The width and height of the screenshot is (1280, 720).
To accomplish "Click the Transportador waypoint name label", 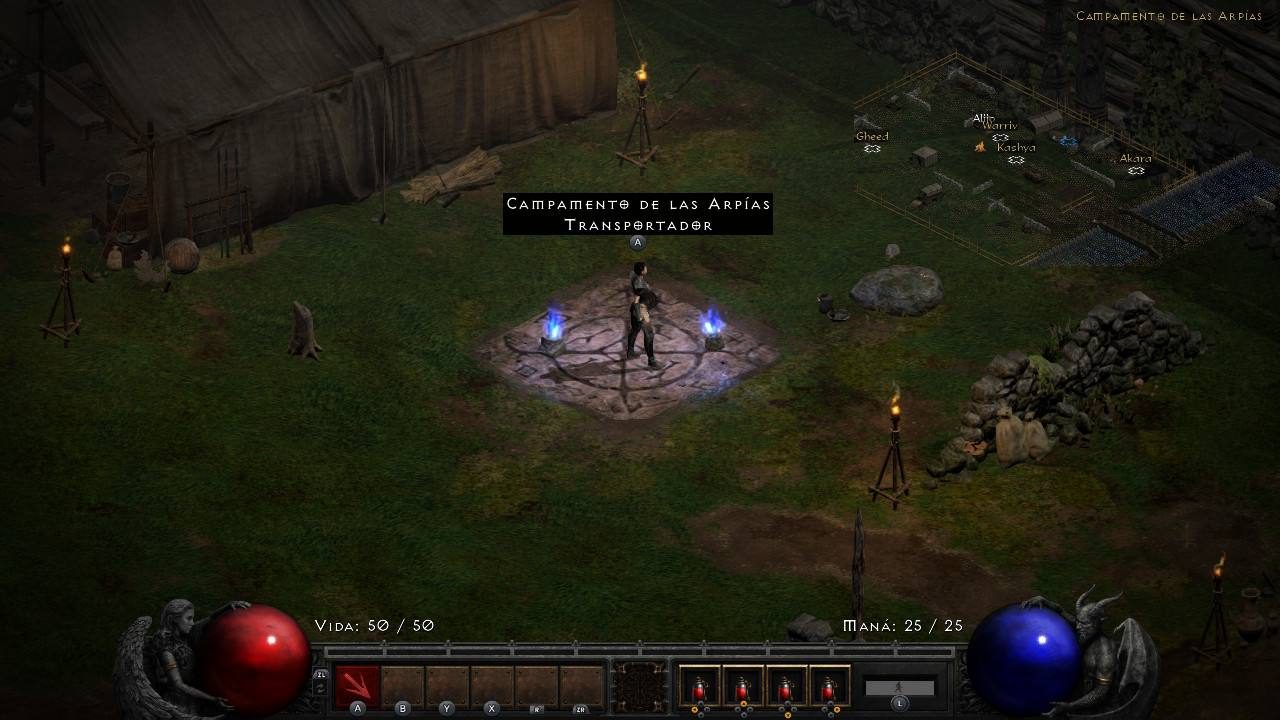I will [638, 225].
